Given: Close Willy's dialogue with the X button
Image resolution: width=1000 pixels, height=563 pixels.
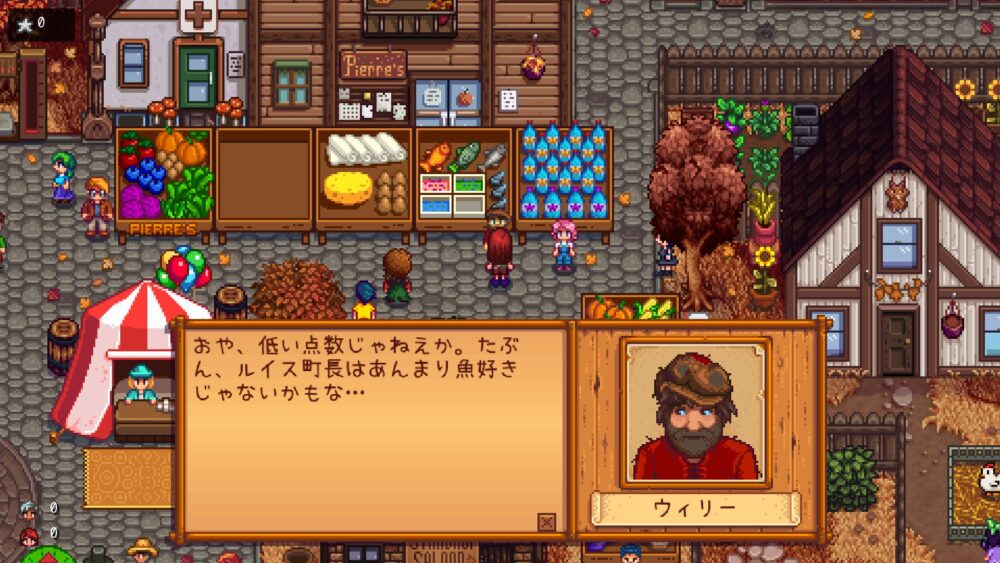Looking at the screenshot, I should tap(546, 521).
